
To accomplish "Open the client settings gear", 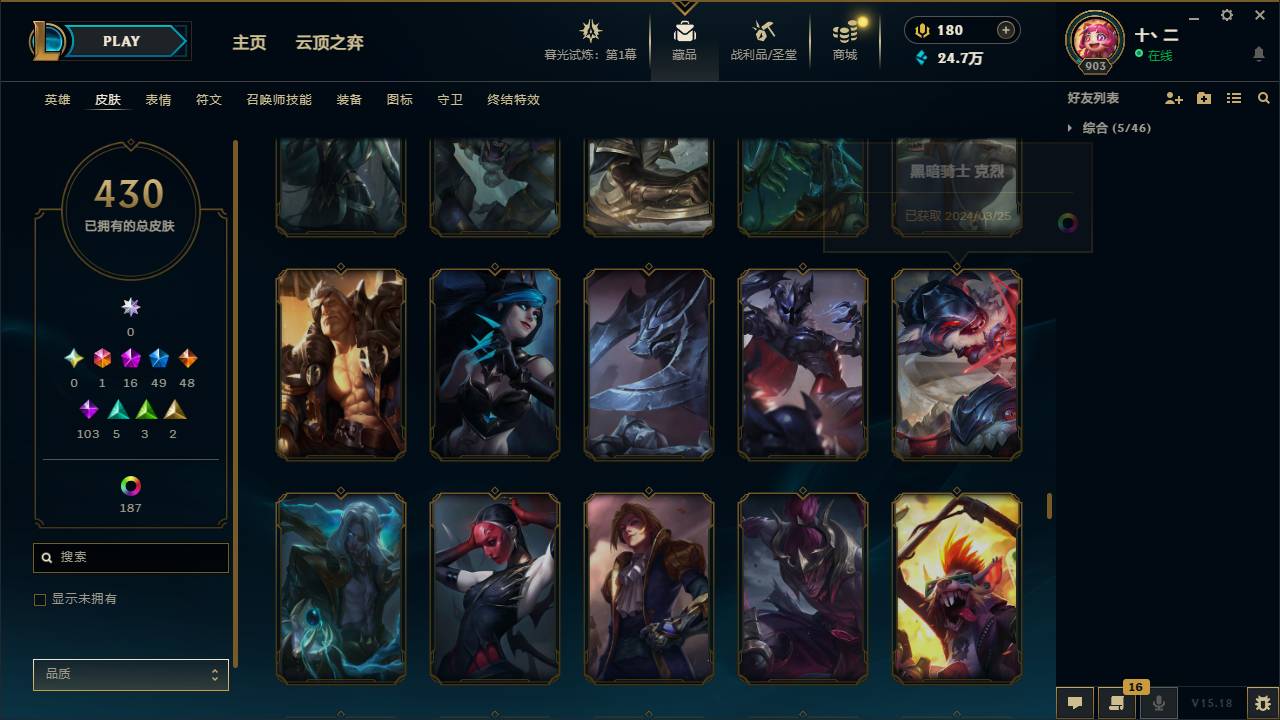I will [x=1226, y=15].
